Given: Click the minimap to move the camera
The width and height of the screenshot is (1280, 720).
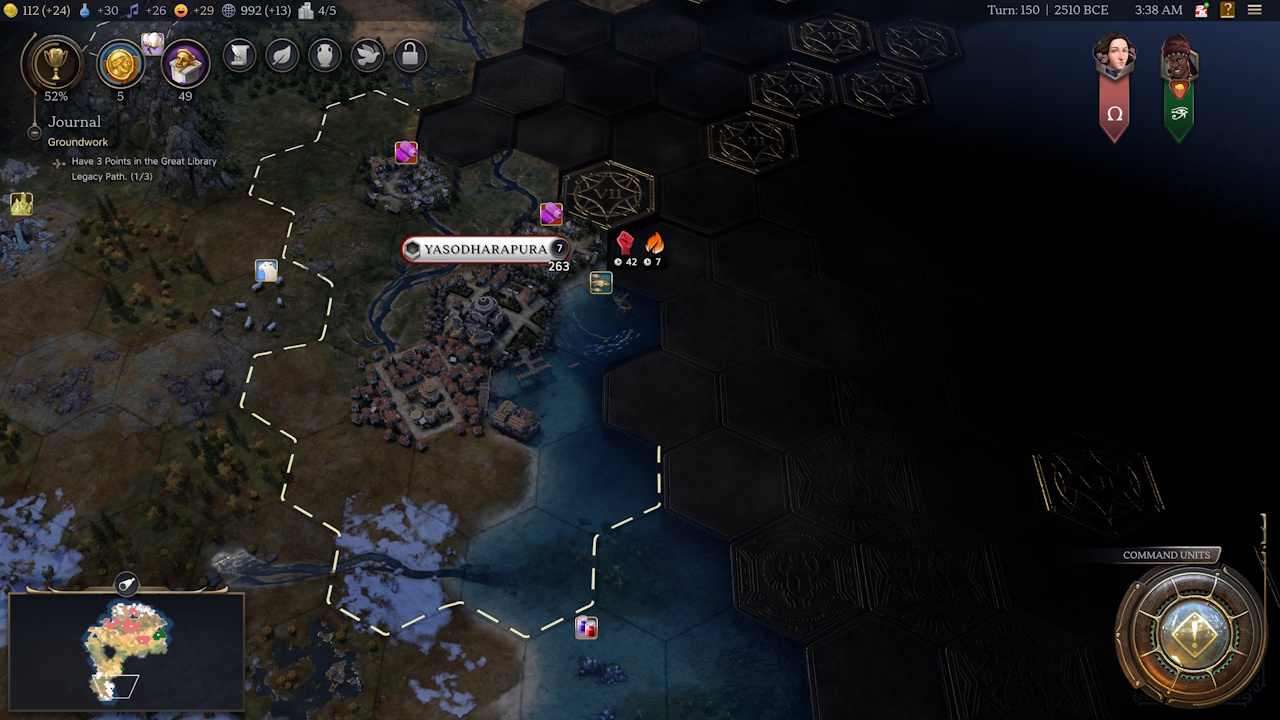Looking at the screenshot, I should [126, 650].
